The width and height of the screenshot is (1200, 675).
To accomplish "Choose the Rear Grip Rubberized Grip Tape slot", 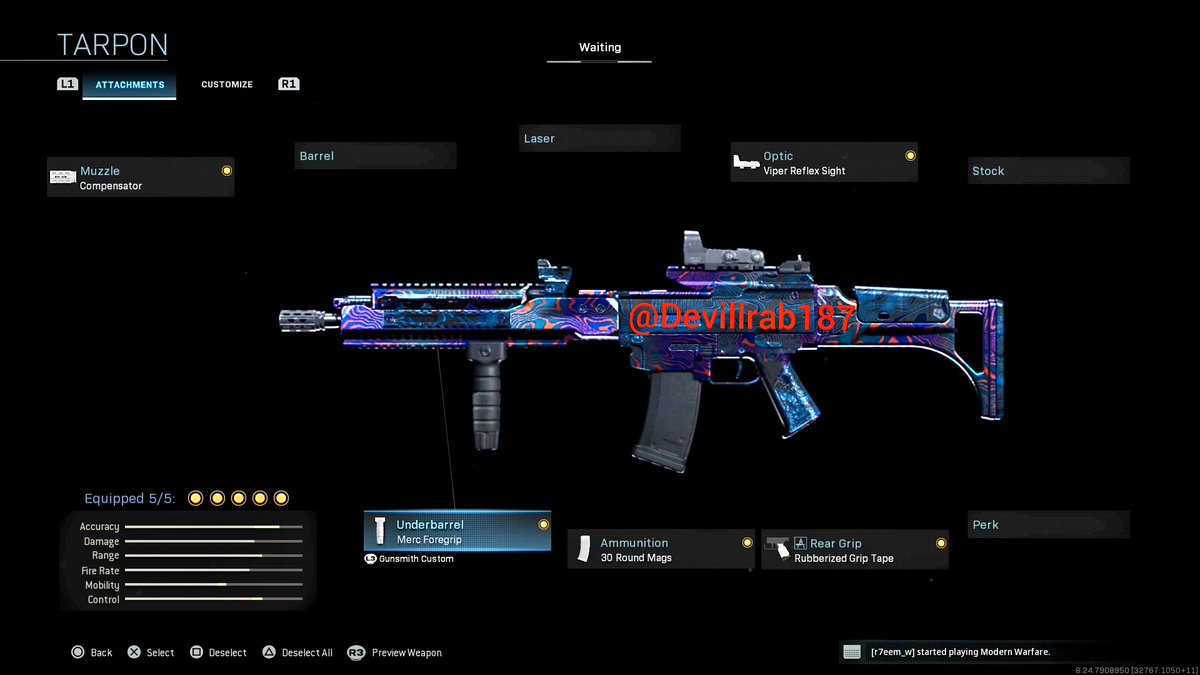I will click(855, 550).
